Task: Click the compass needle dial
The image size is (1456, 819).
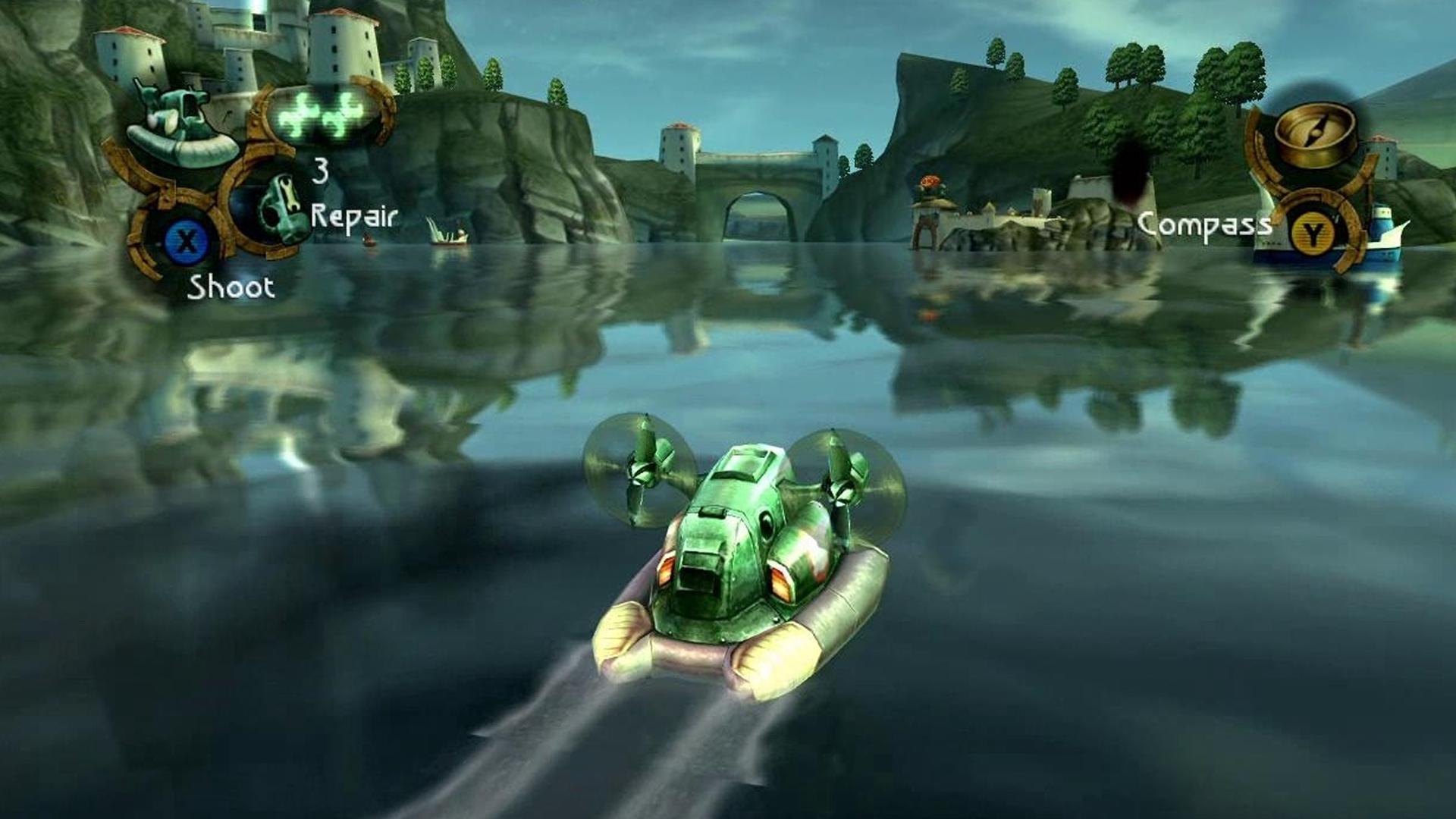Action: (1316, 135)
